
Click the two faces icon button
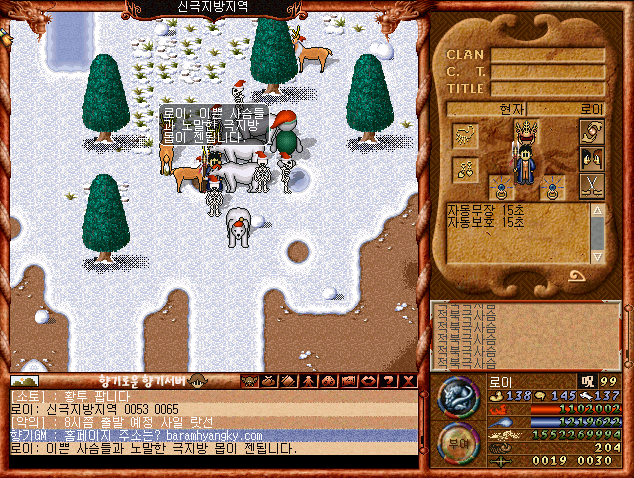pos(591,158)
